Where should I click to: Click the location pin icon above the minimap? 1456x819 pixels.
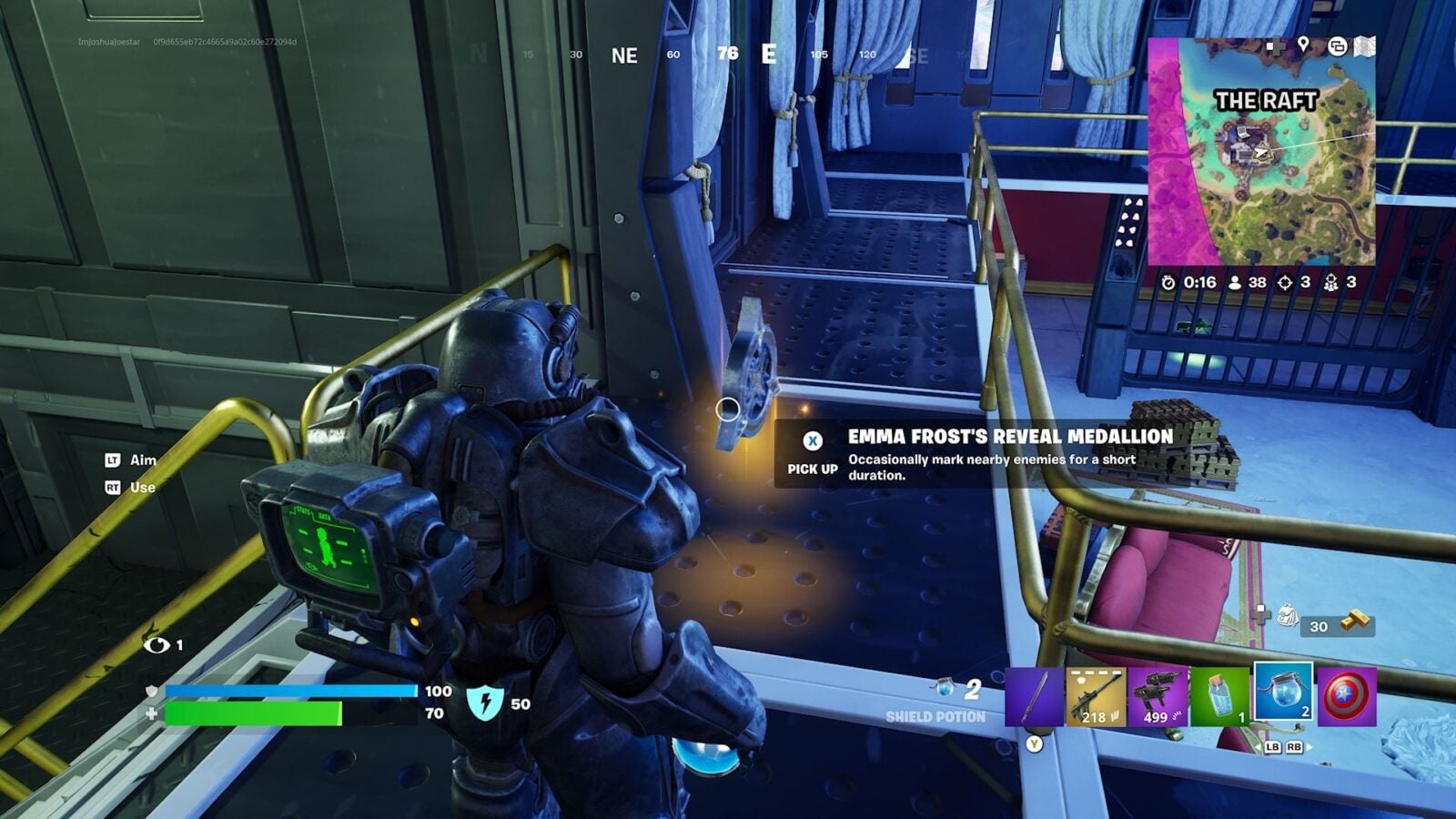pos(1303,44)
